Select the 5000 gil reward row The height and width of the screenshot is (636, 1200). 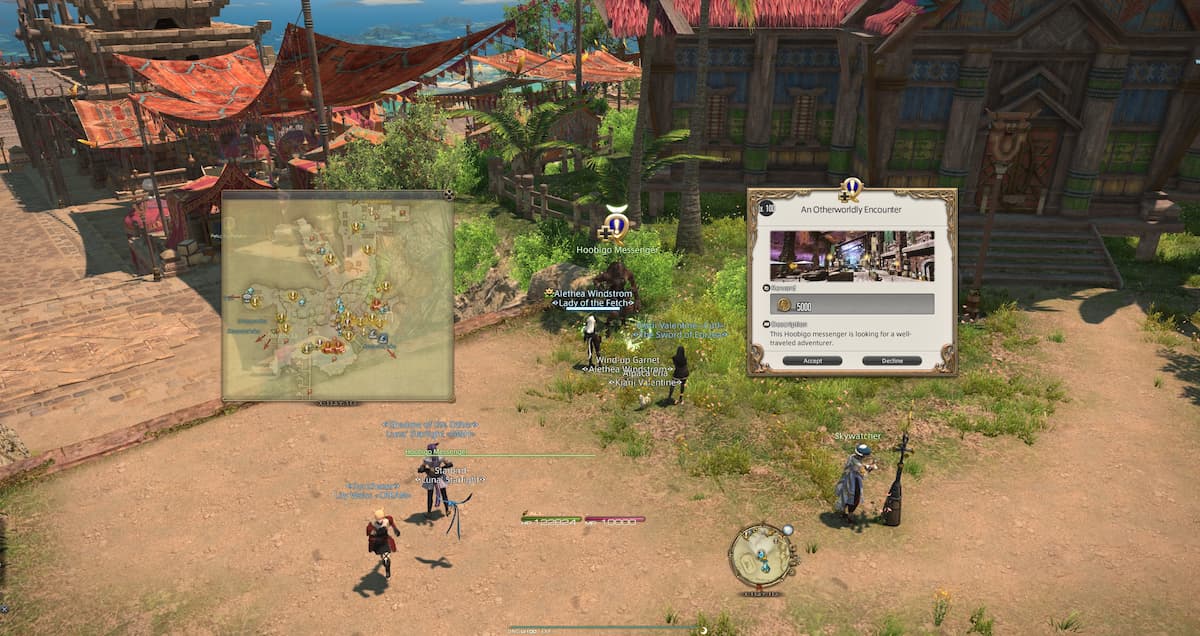[x=851, y=304]
